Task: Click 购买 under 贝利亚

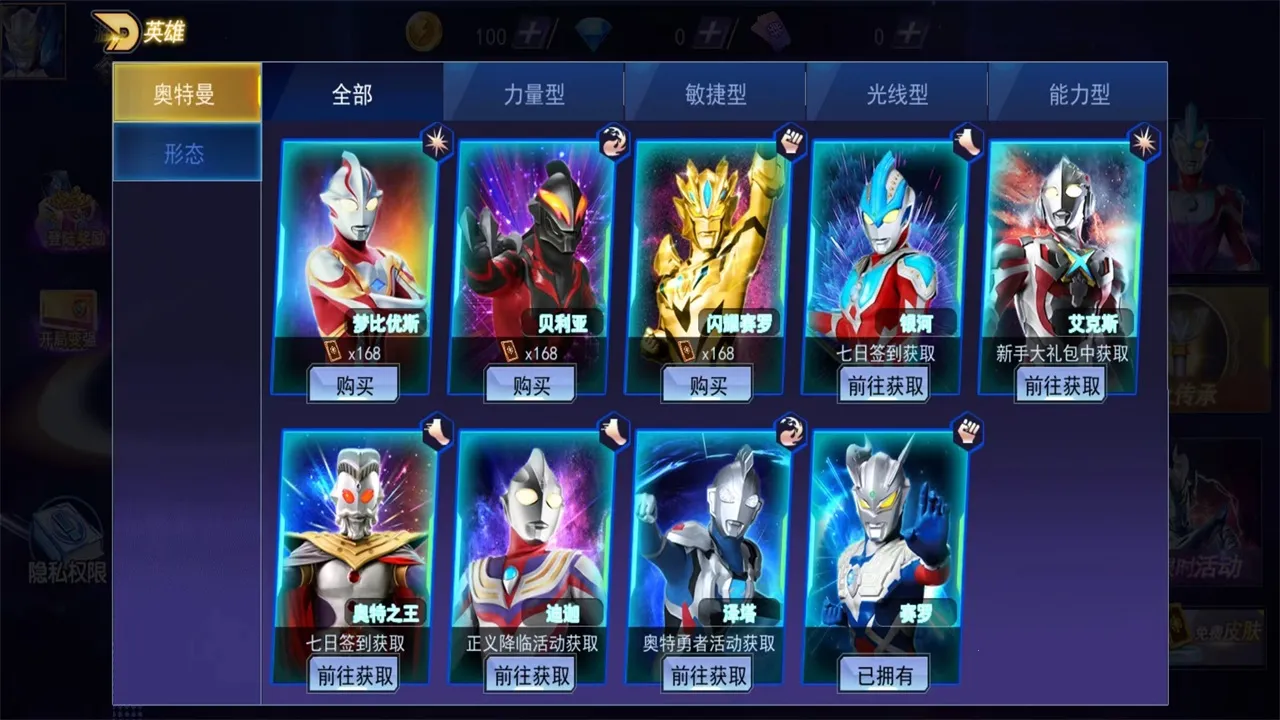Action: click(530, 385)
